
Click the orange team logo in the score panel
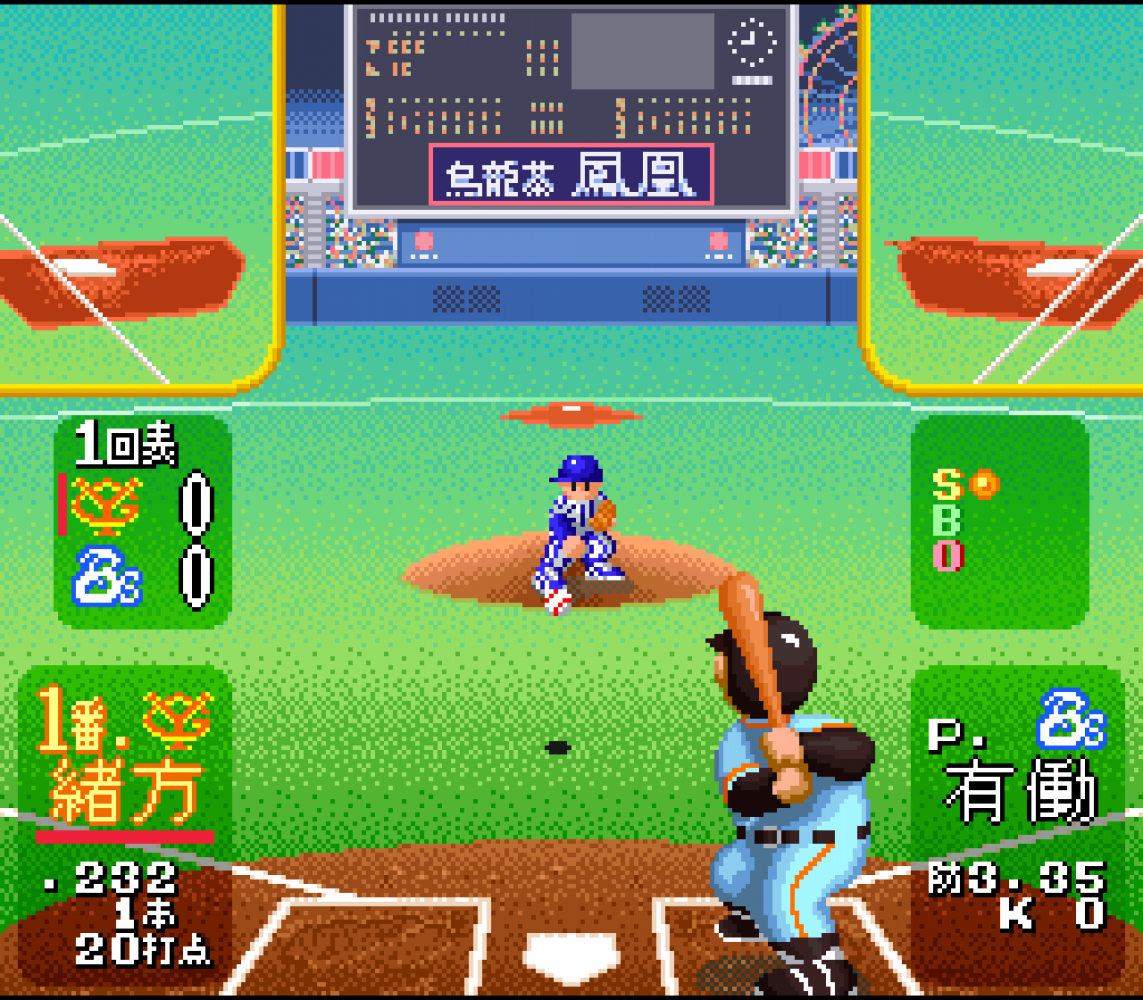106,506
